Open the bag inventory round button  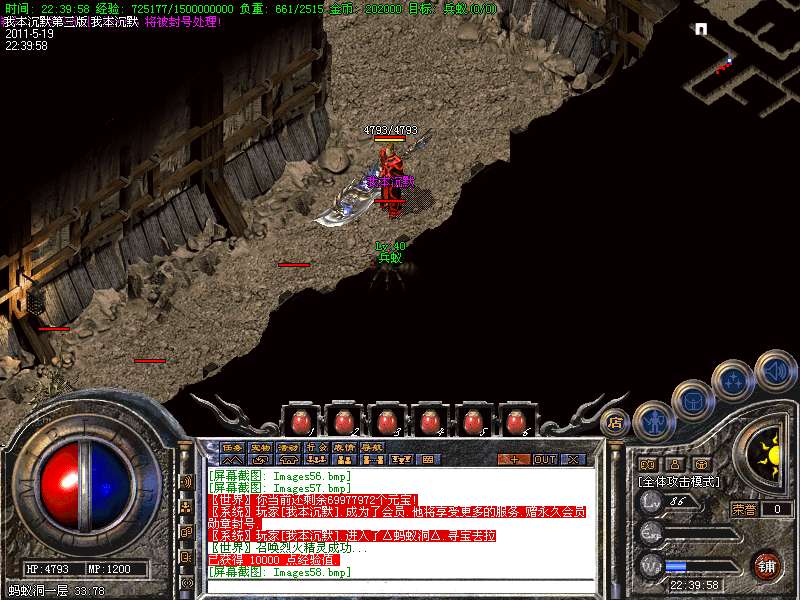692,399
